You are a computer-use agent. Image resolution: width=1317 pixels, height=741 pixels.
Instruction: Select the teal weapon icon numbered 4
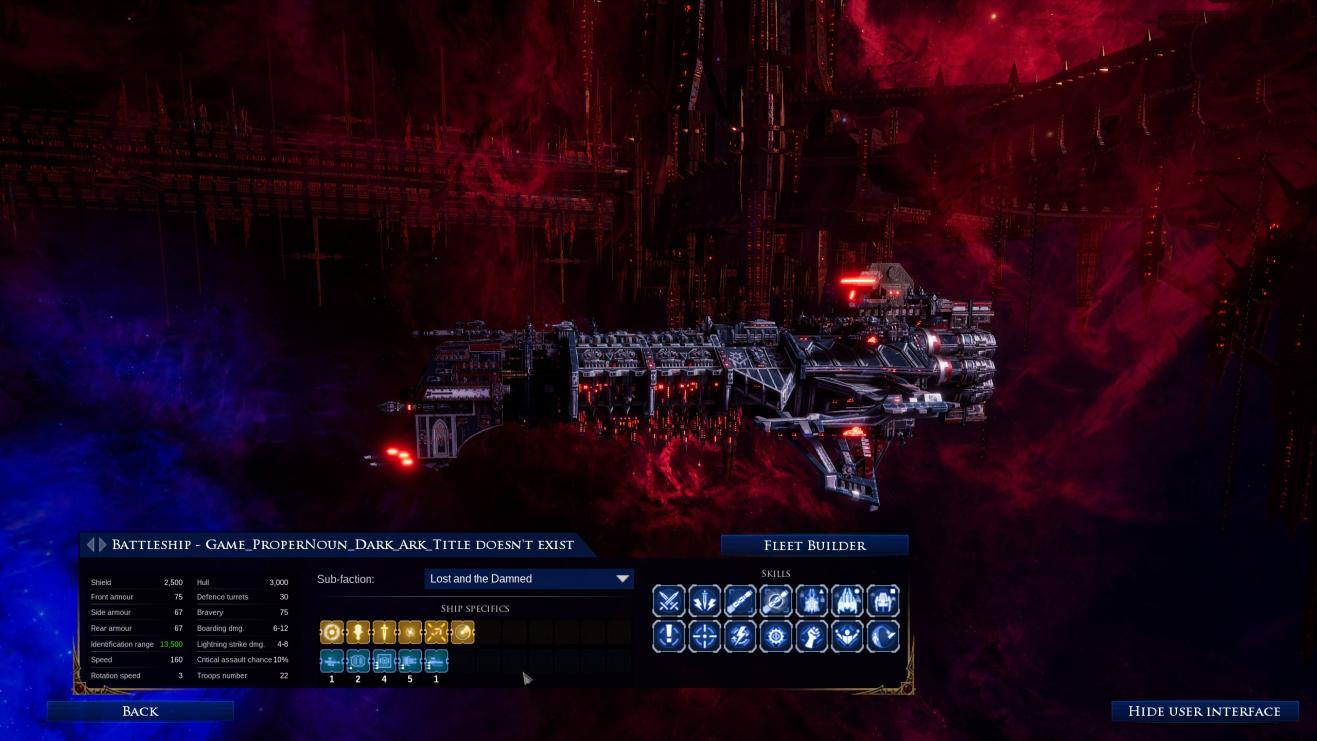[384, 661]
